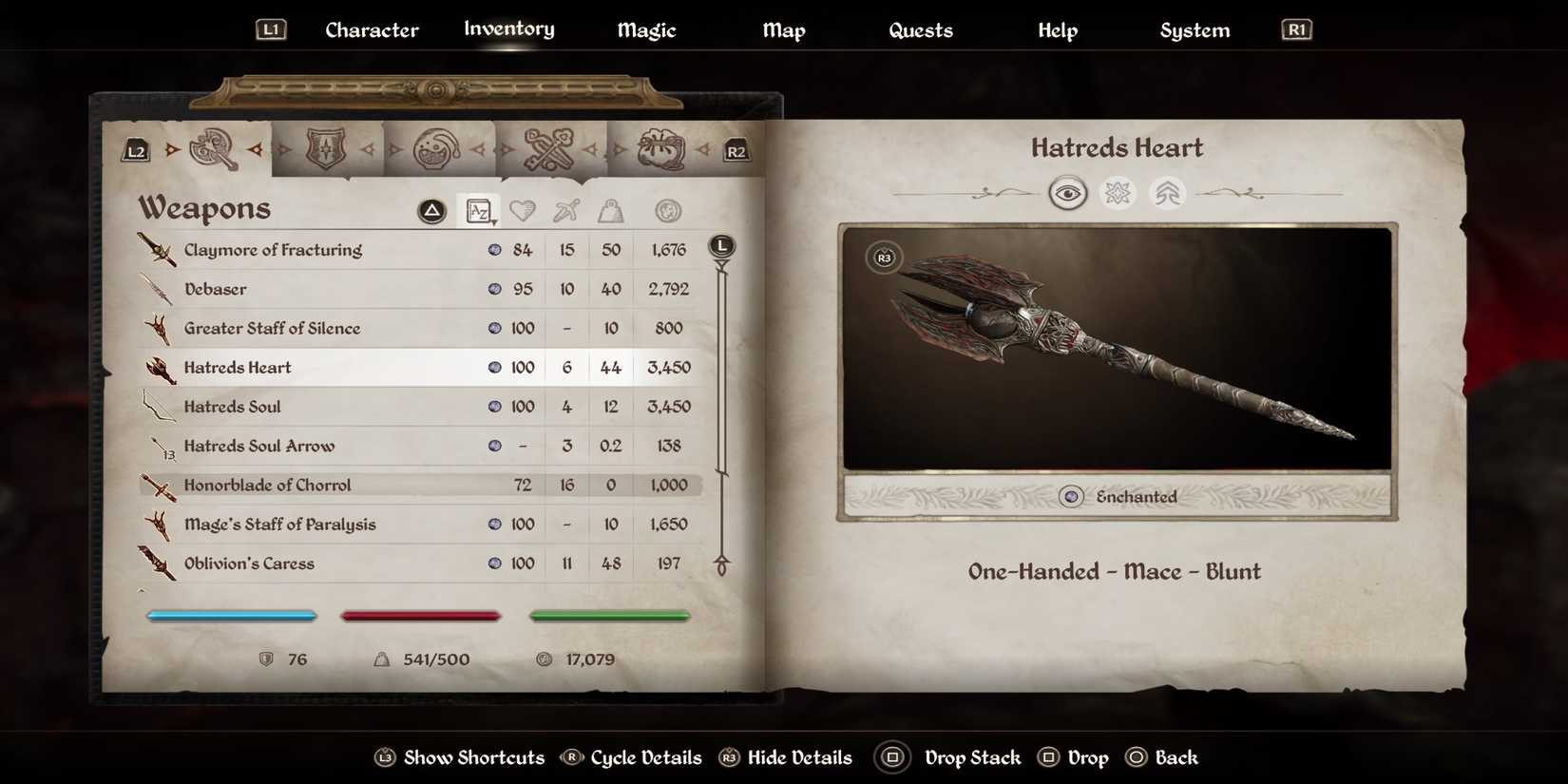Open the L2 previous category chevron
The width and height of the screenshot is (1568, 784).
tap(134, 149)
